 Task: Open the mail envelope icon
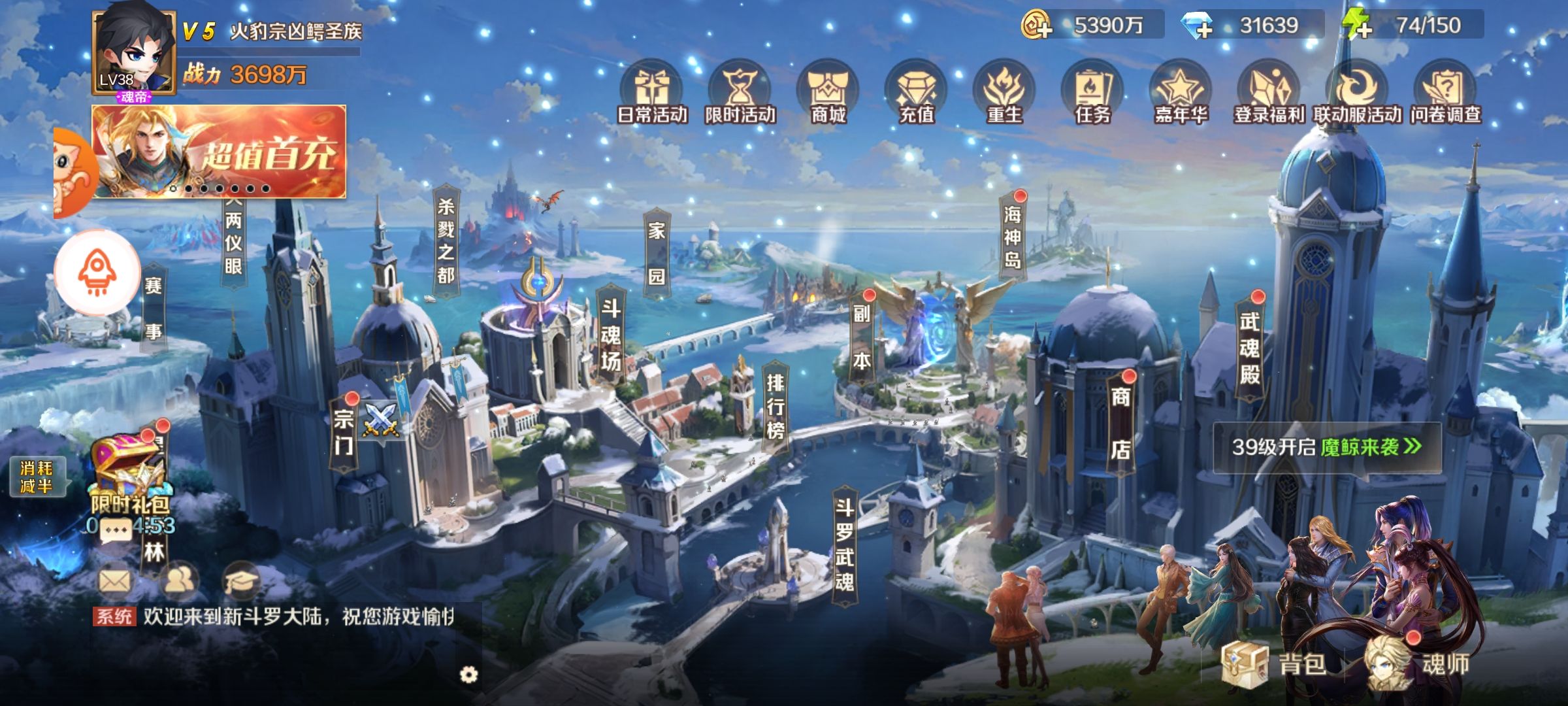[x=114, y=580]
